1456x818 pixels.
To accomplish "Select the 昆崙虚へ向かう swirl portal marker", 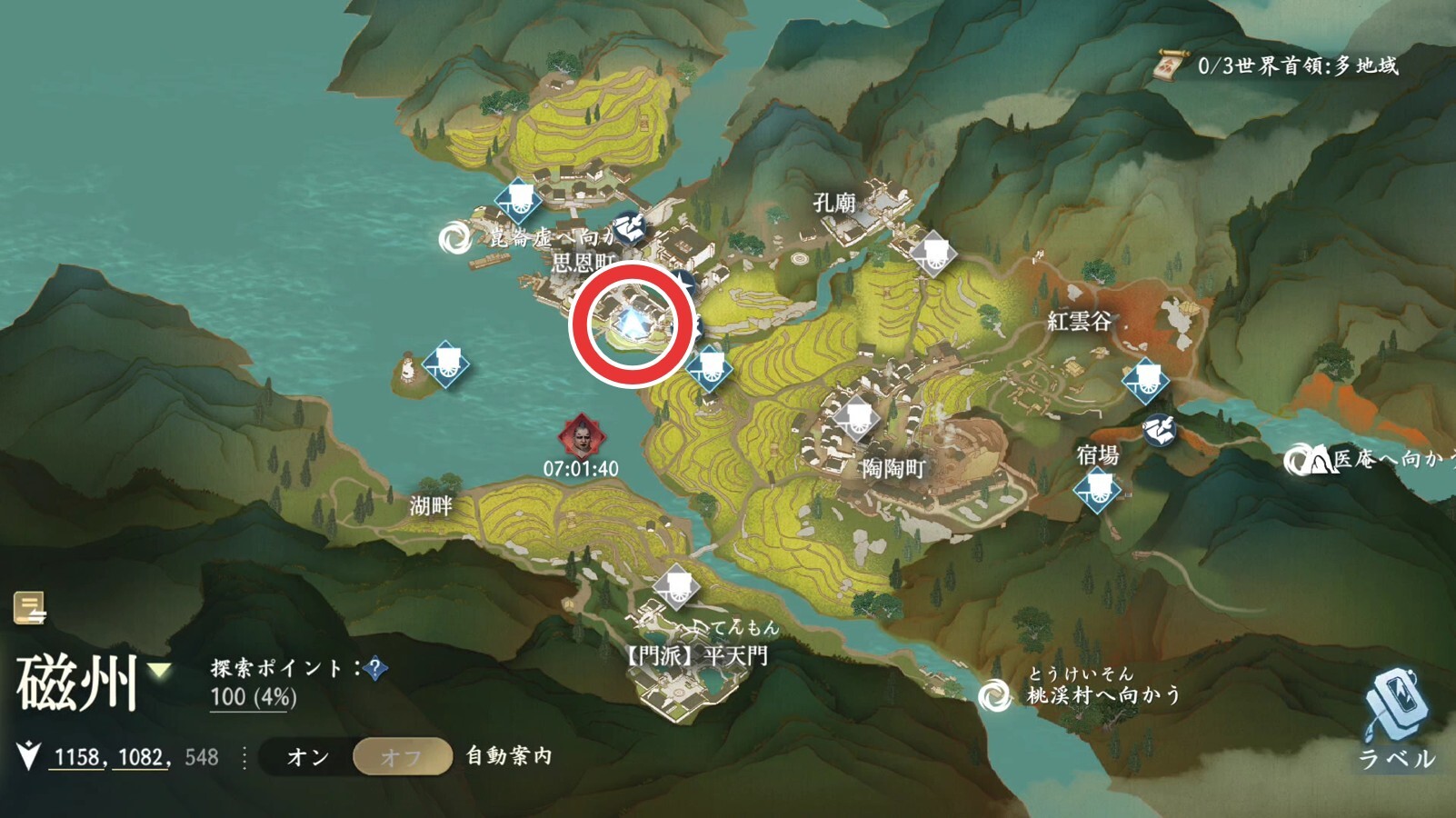I will click(x=454, y=239).
